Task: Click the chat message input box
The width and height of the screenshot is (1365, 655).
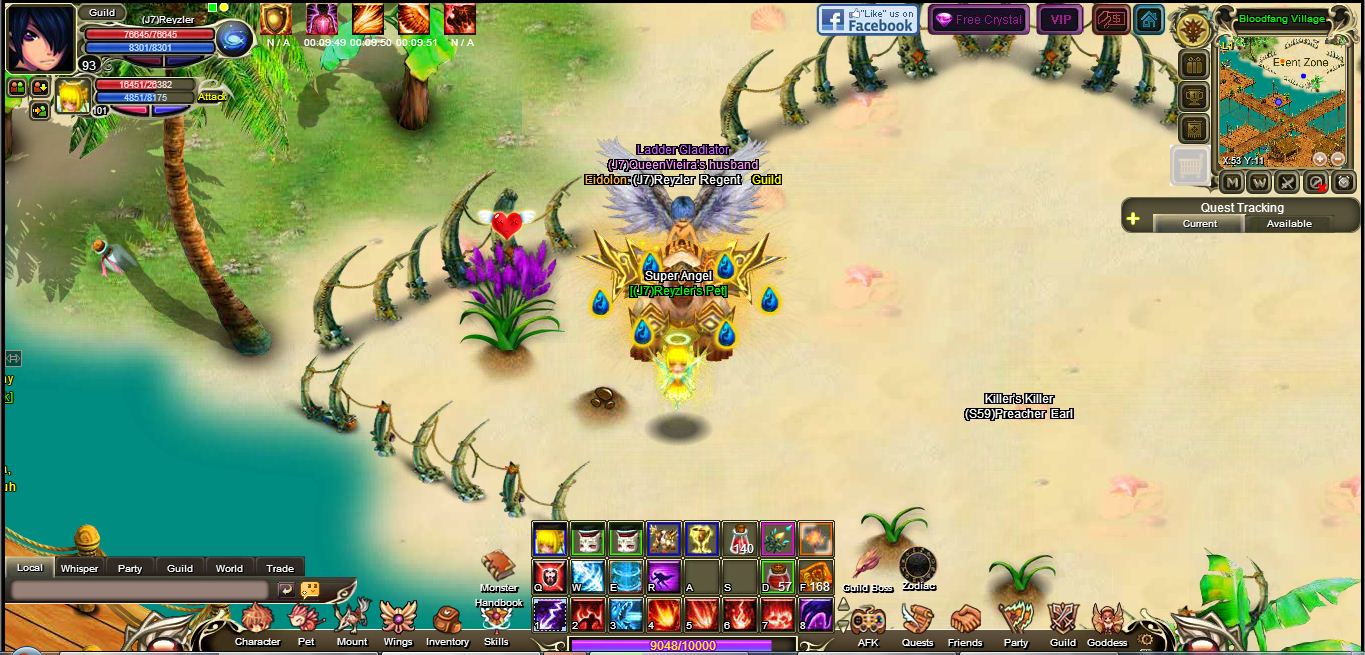Action: [140, 590]
